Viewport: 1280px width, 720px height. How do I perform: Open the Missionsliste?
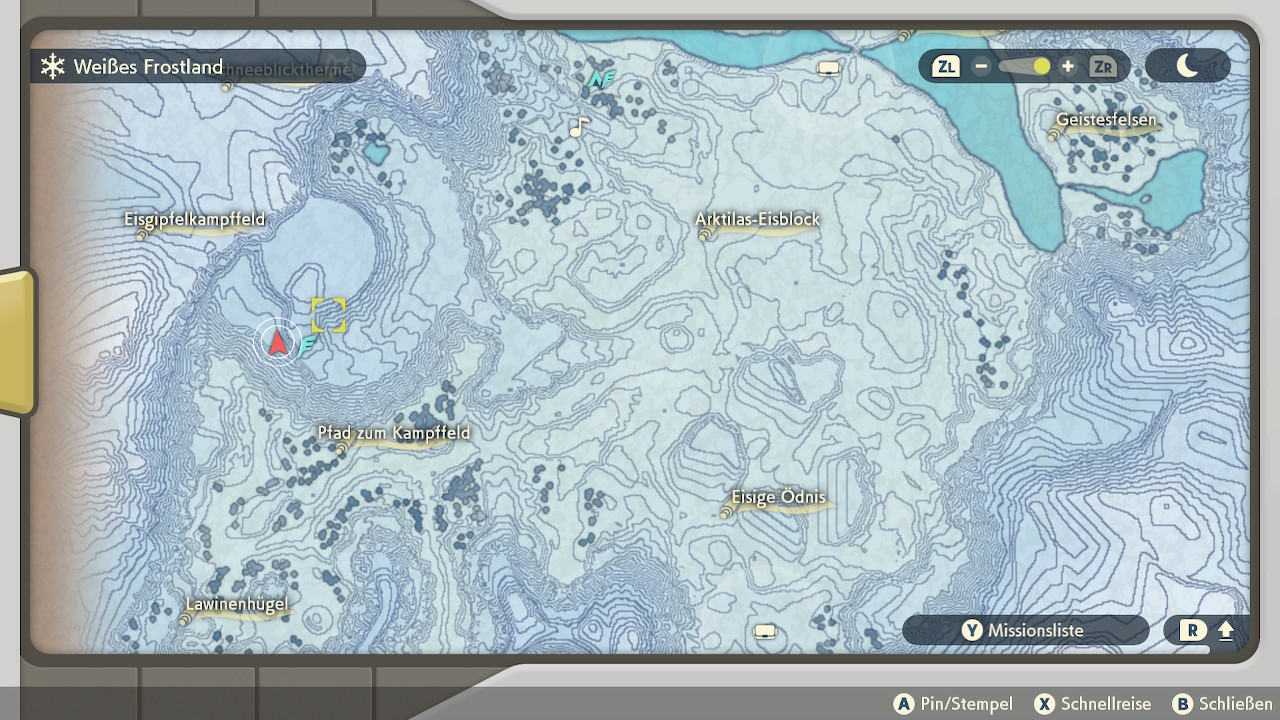pyautogui.click(x=1025, y=630)
